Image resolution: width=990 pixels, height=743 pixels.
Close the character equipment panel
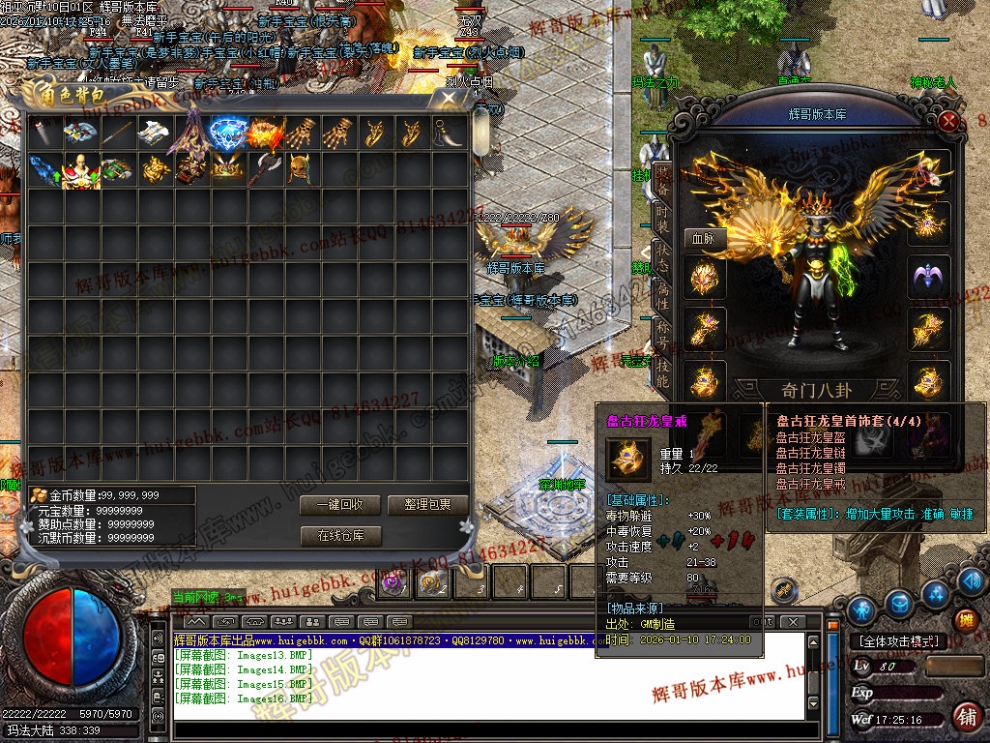click(x=949, y=123)
